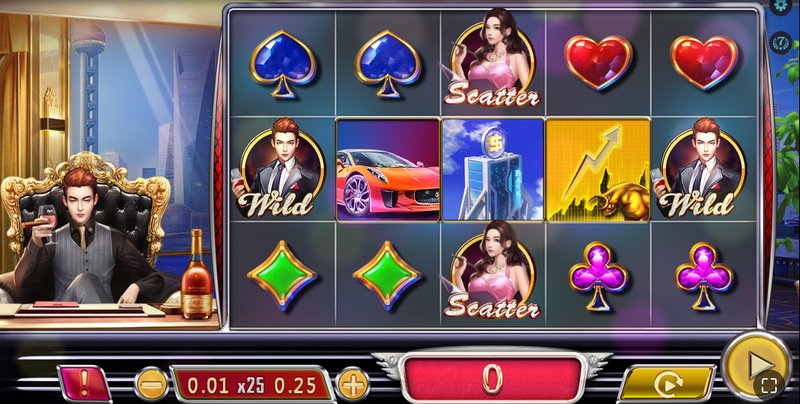The height and width of the screenshot is (404, 800).
Task: Open settings via the gear icon
Action: click(x=783, y=7)
